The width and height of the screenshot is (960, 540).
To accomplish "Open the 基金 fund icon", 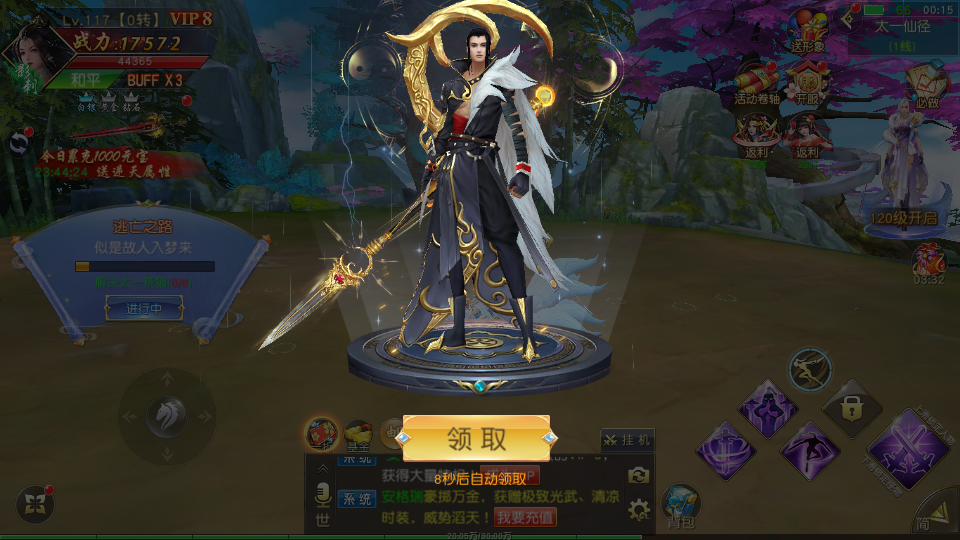I will pos(357,433).
